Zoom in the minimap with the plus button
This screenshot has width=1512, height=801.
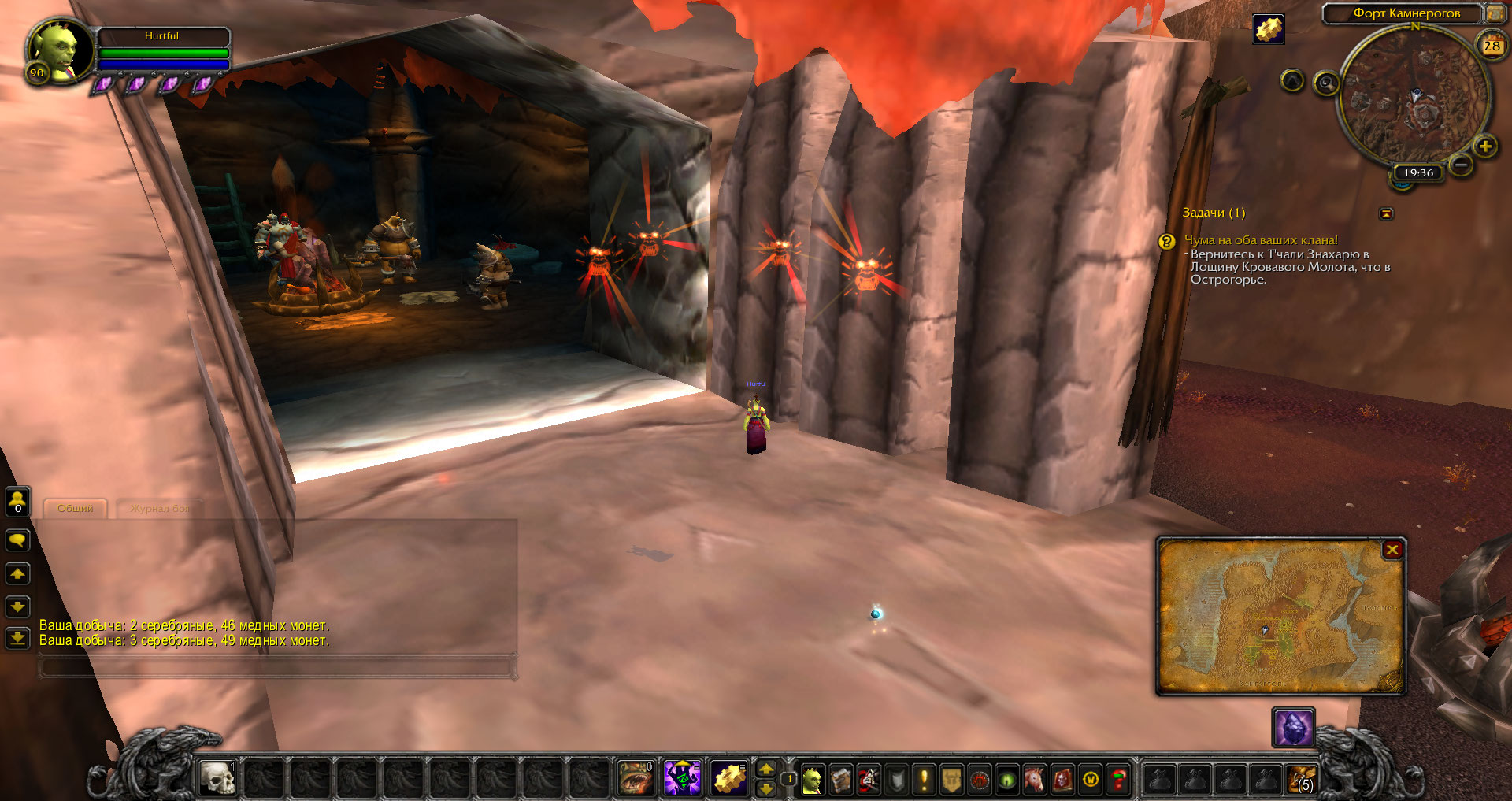pyautogui.click(x=1485, y=146)
